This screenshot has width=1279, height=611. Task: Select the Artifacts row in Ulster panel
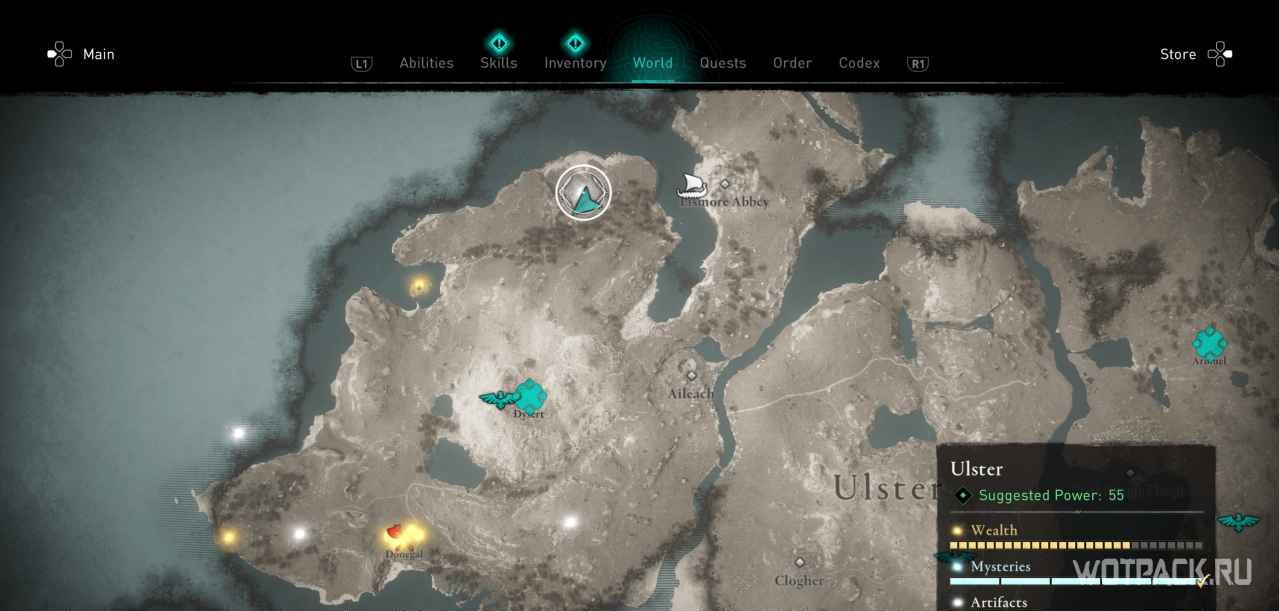point(1075,602)
